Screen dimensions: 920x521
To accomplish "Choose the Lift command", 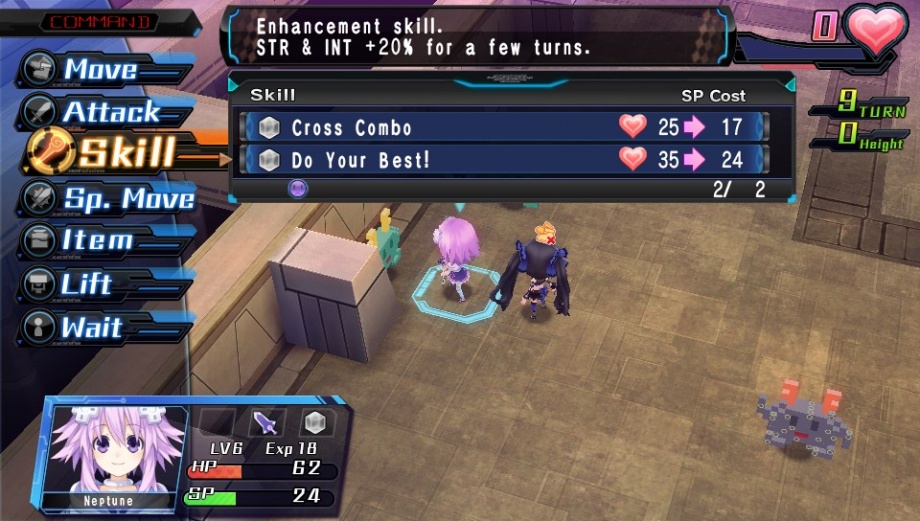I will (86, 284).
